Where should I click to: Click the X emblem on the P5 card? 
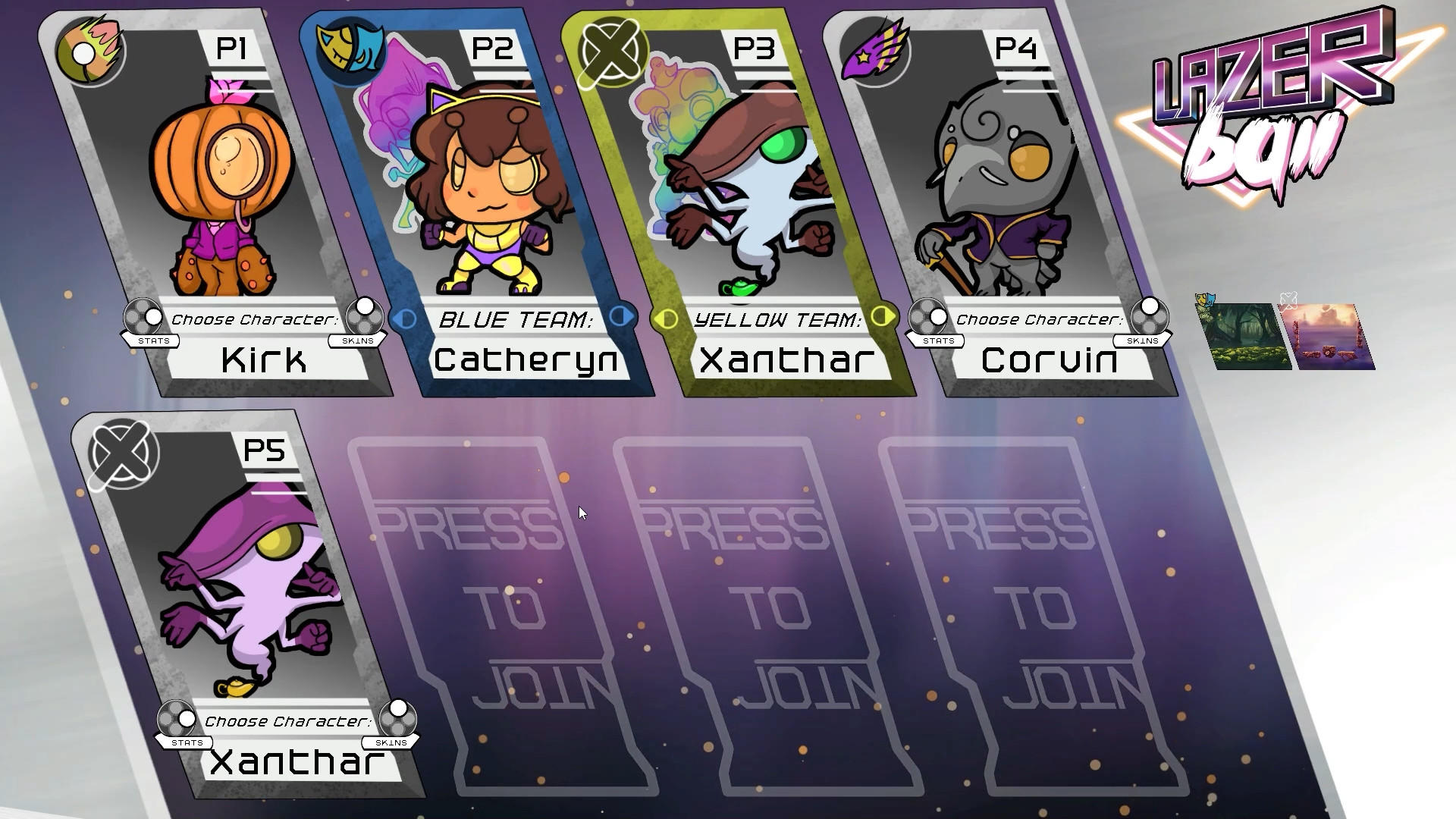coord(122,455)
